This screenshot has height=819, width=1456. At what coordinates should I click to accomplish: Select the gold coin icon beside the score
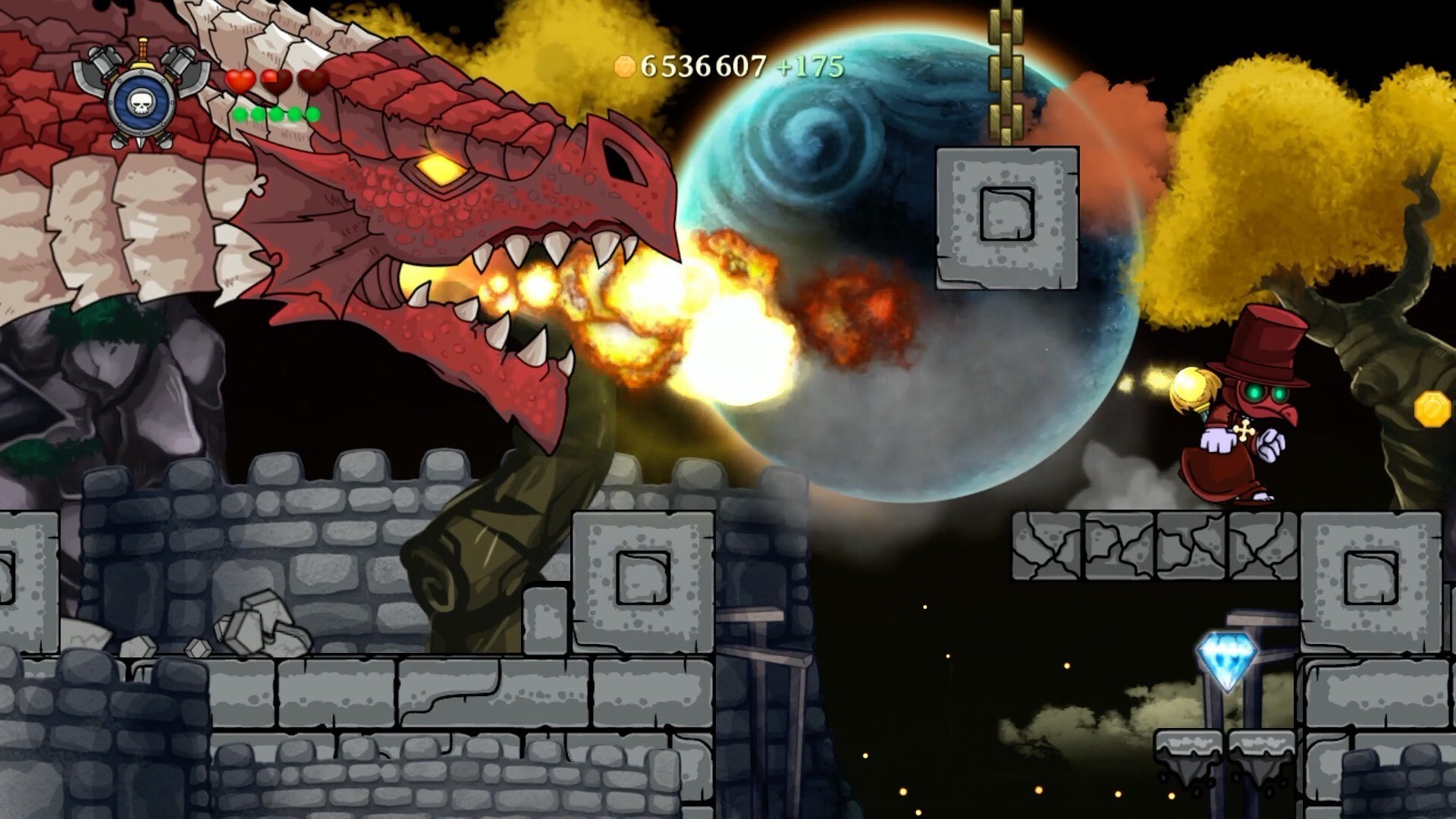624,67
